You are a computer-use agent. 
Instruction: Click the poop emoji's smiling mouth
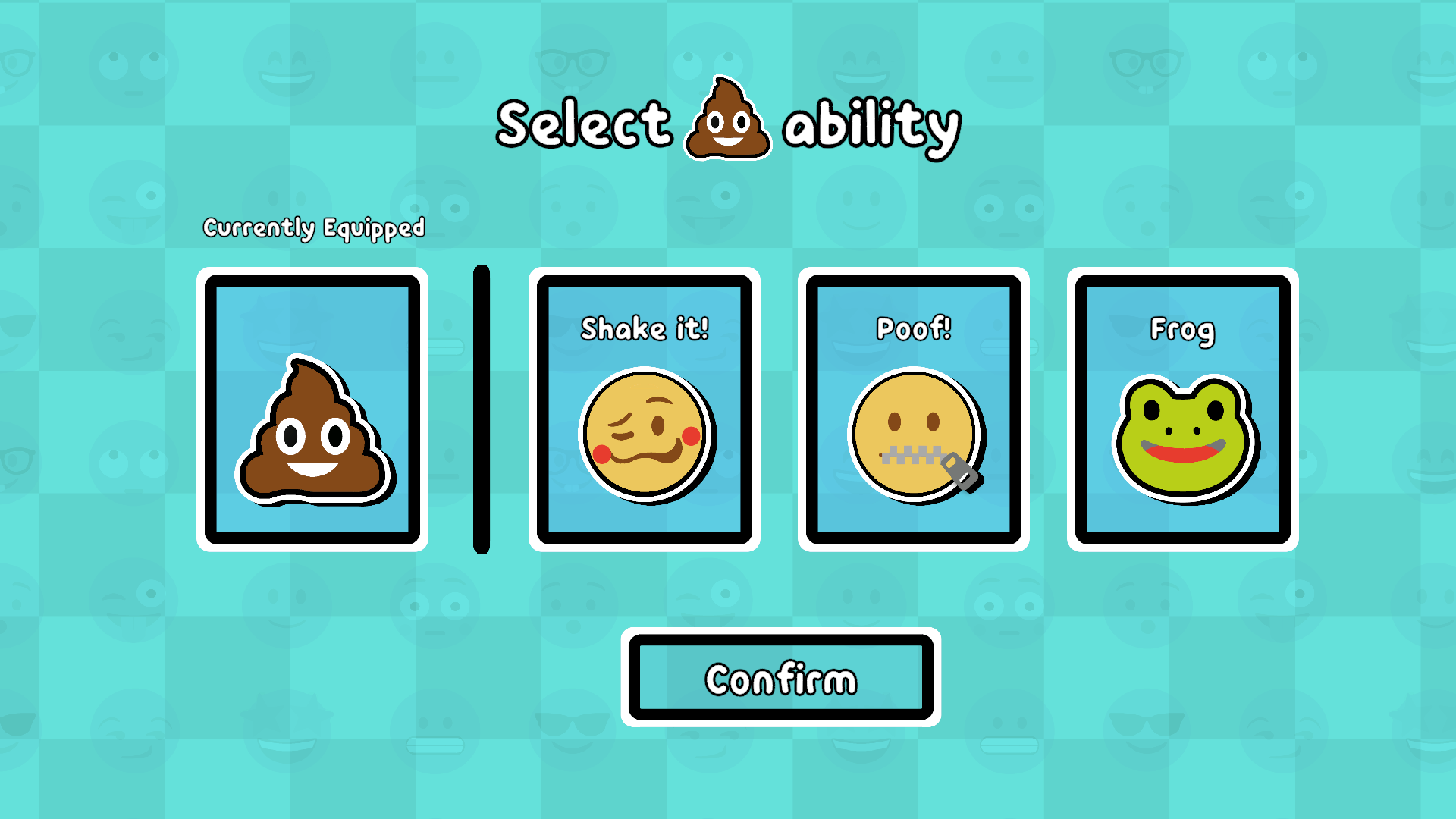point(311,468)
